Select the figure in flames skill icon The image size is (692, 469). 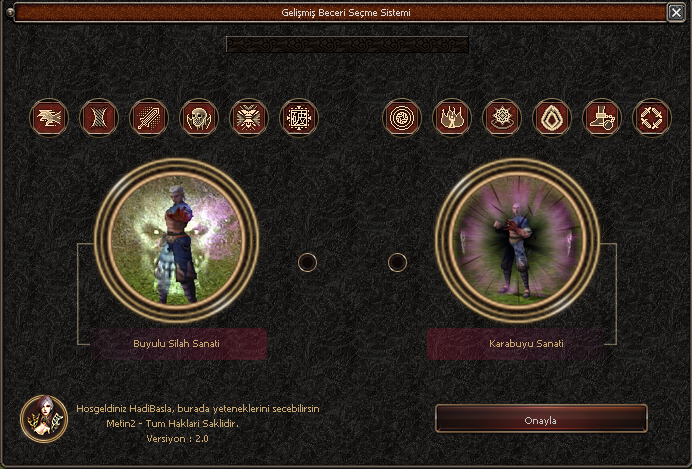pyautogui.click(x=452, y=117)
